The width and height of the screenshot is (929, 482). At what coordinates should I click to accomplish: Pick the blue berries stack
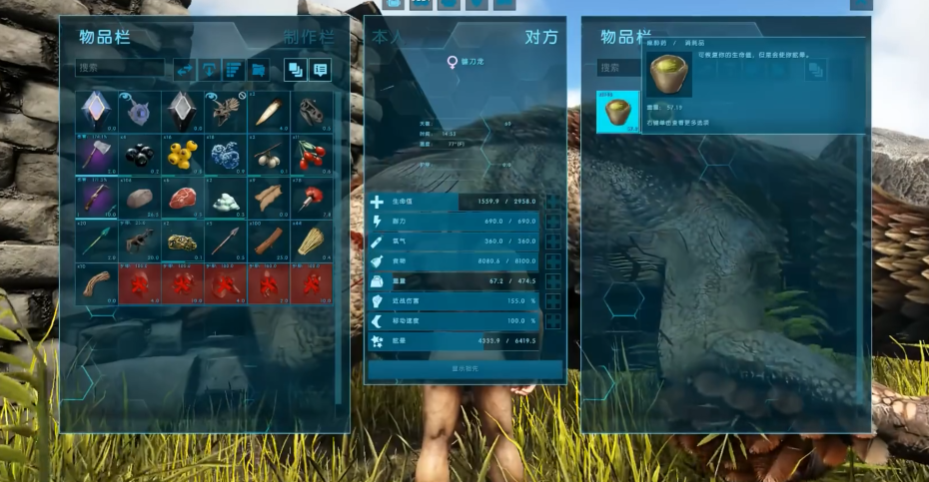225,154
